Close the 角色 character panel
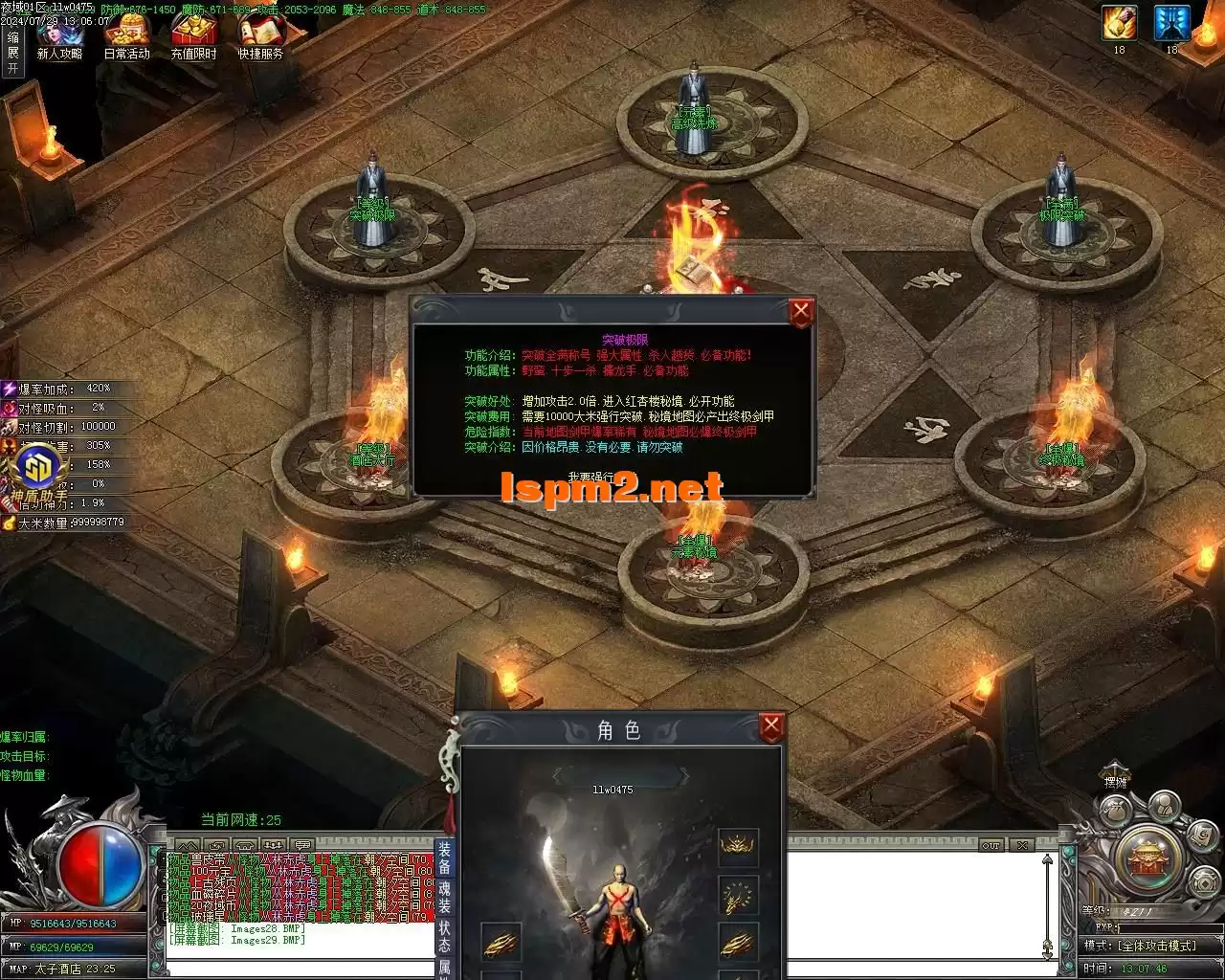1225x980 pixels. [771, 727]
